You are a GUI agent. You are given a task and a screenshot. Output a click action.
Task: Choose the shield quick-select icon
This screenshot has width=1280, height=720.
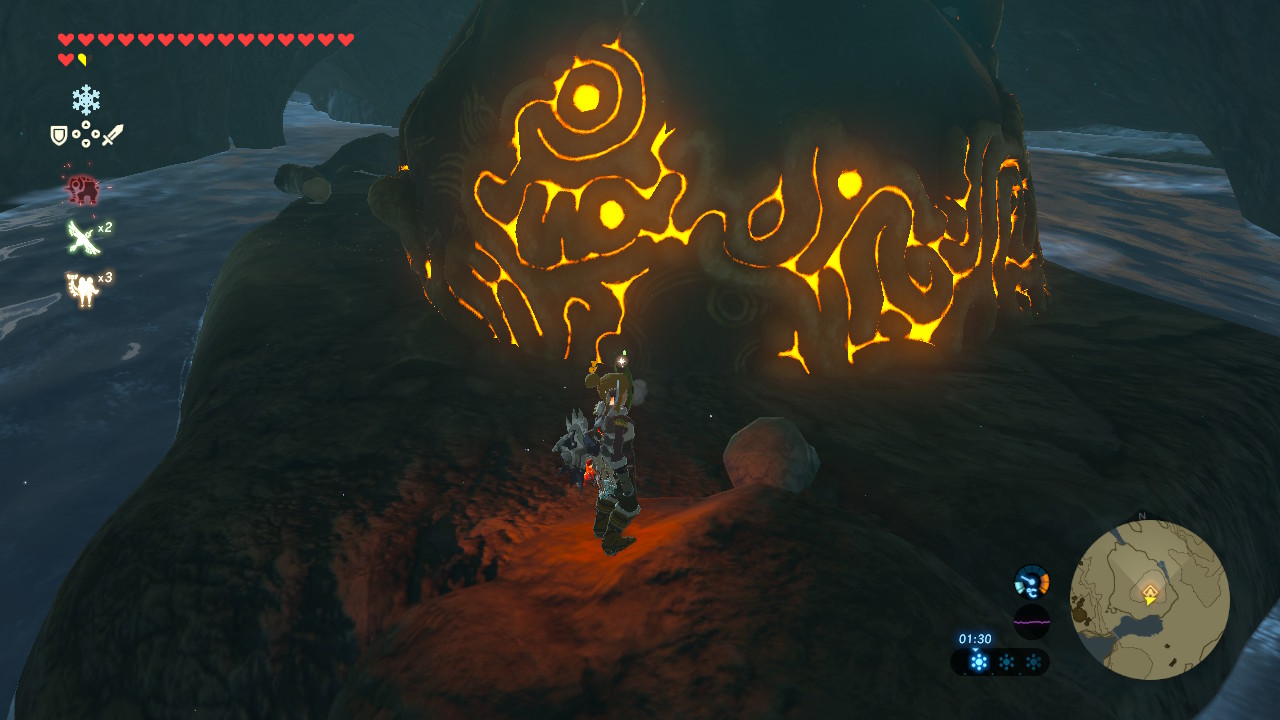(59, 135)
